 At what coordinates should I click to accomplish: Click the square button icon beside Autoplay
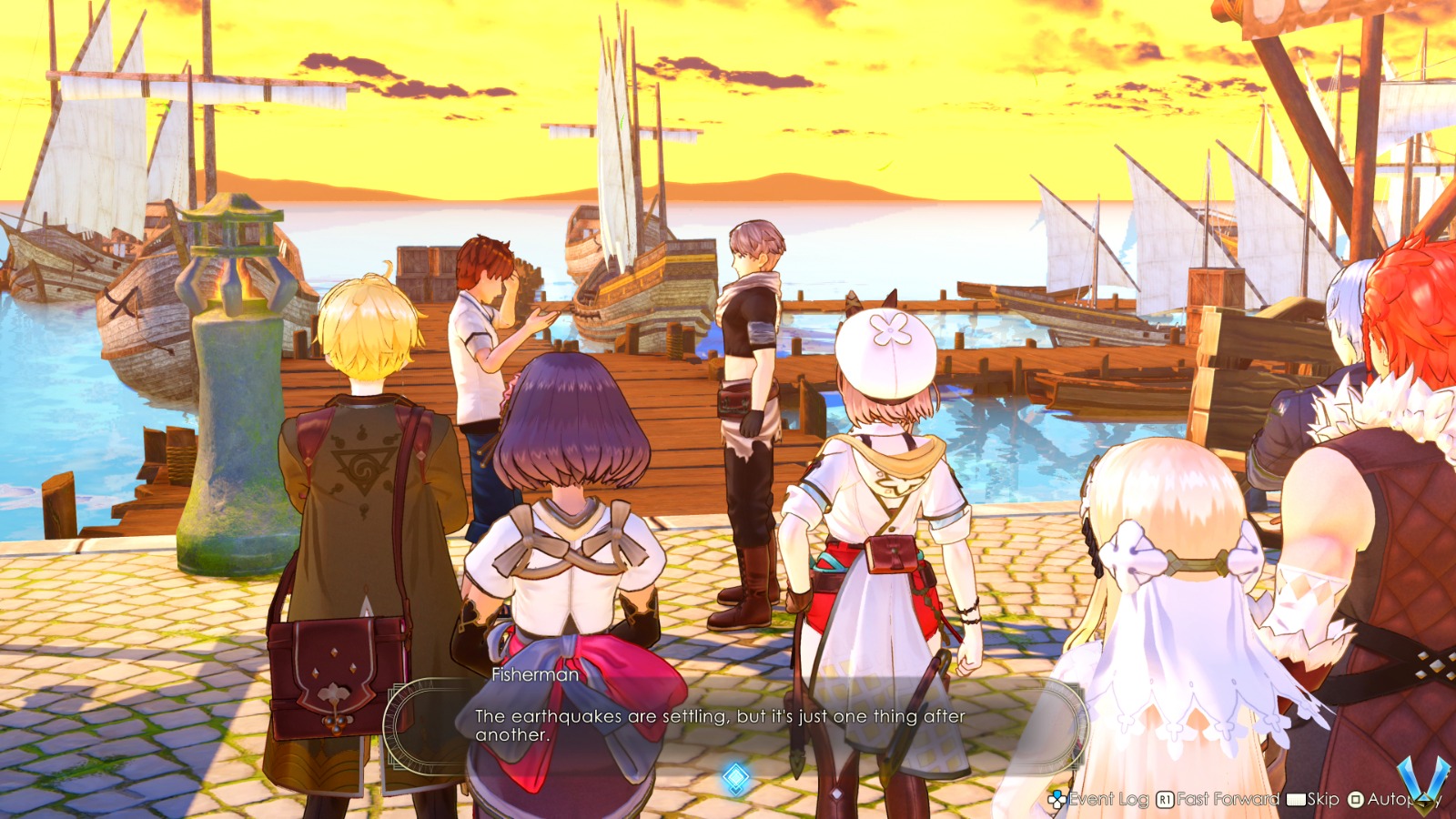point(1357,799)
